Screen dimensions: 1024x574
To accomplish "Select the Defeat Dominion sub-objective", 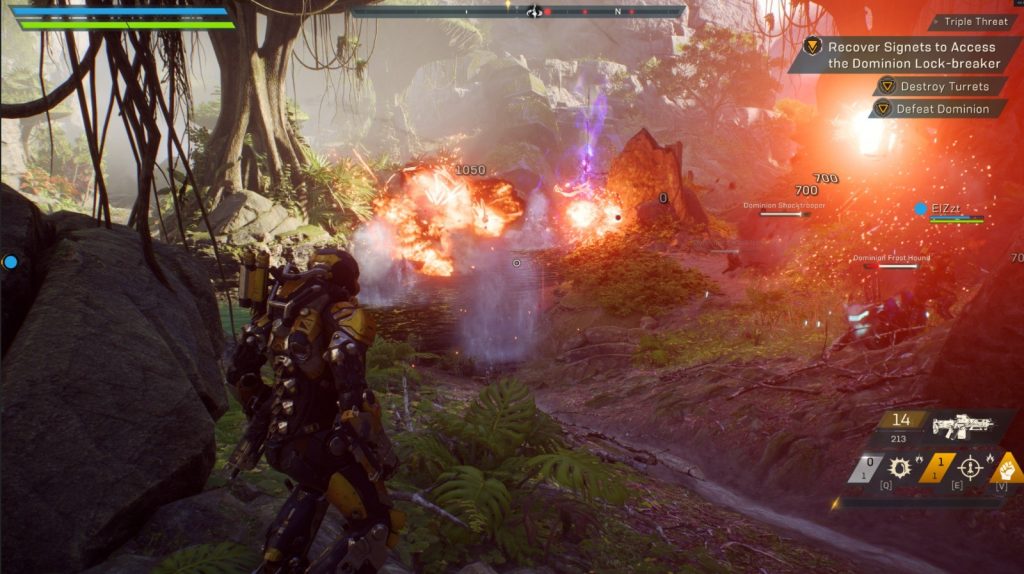I will (941, 109).
